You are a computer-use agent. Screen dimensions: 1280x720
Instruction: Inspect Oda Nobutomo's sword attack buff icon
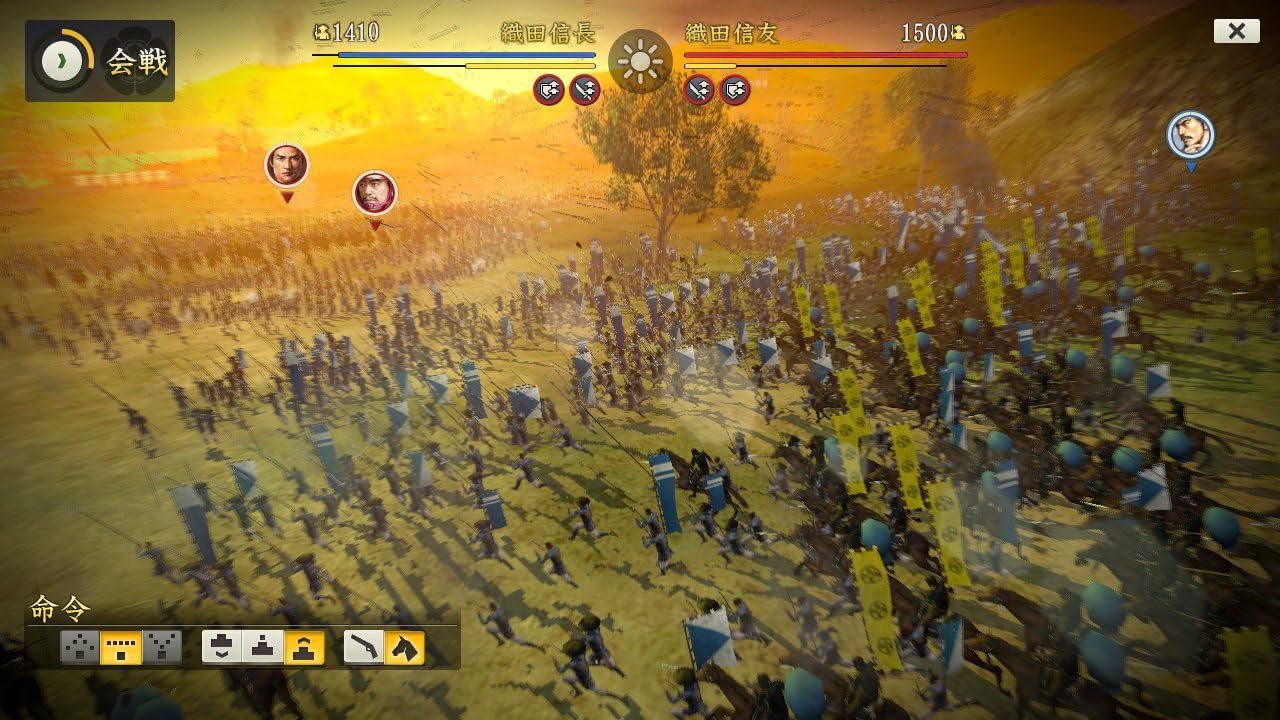pyautogui.click(x=699, y=90)
